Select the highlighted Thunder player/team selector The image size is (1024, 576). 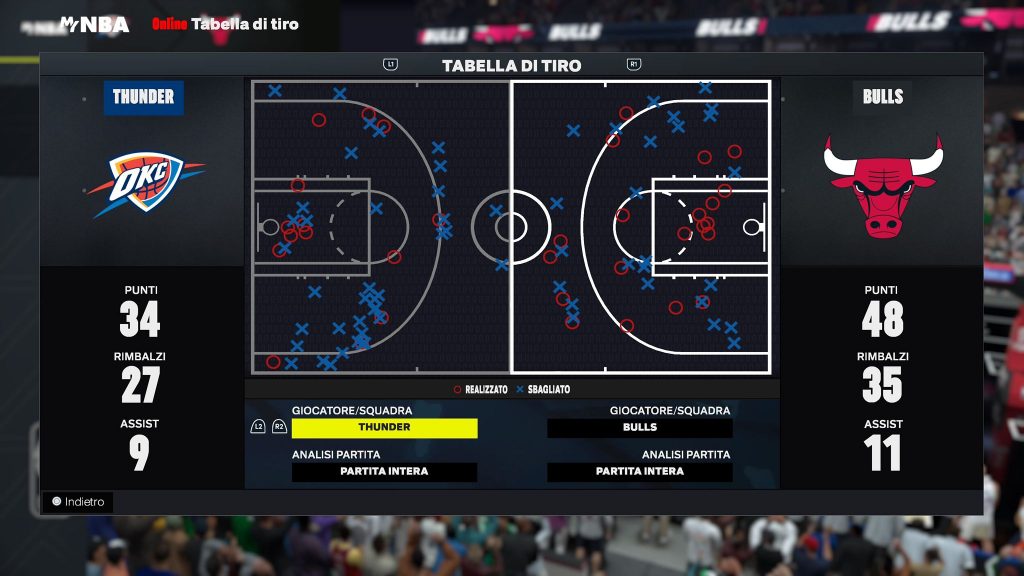tap(384, 428)
